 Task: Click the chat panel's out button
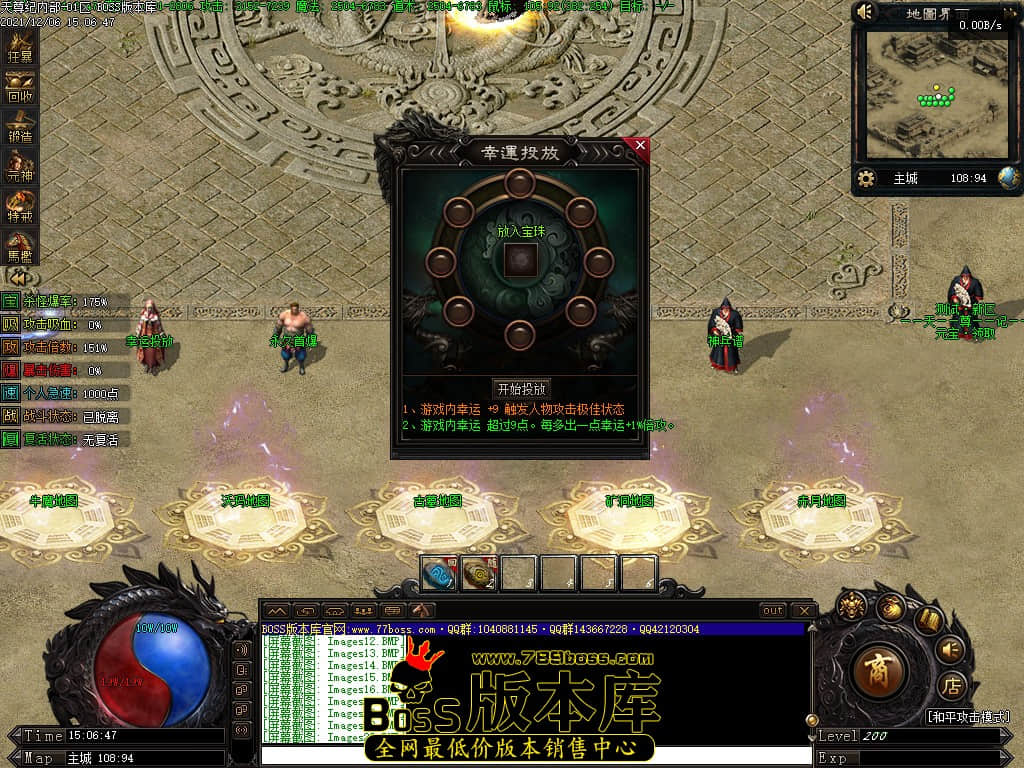coord(772,610)
